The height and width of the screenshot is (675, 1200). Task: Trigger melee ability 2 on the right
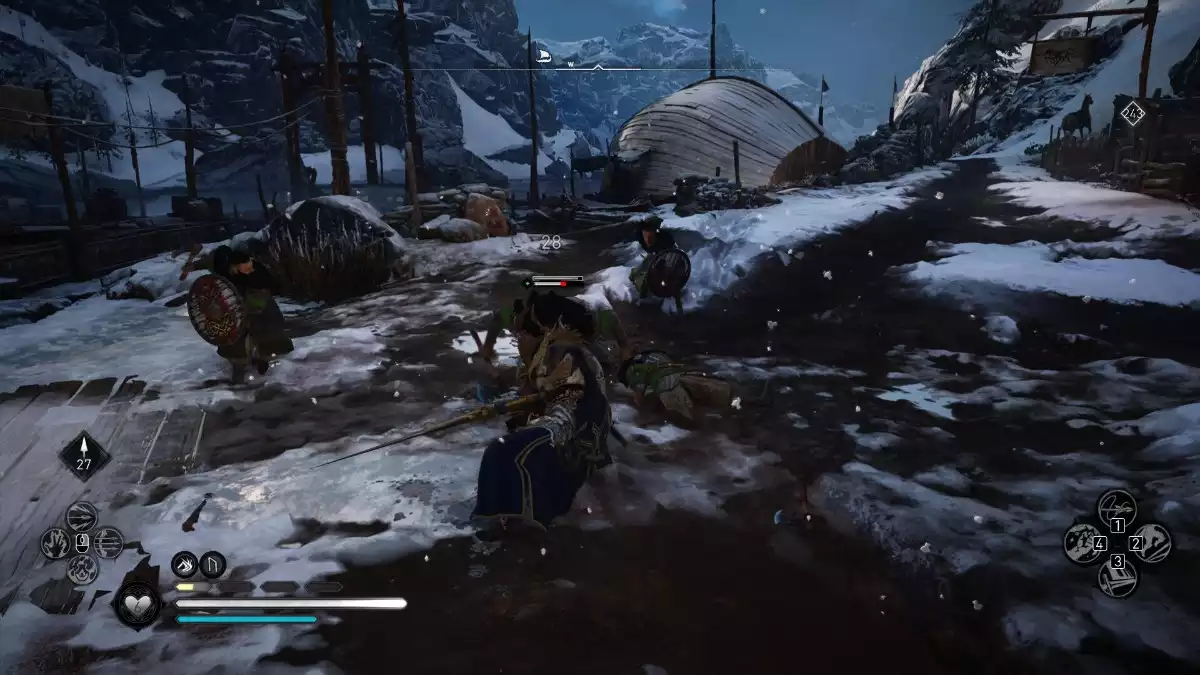click(1152, 543)
